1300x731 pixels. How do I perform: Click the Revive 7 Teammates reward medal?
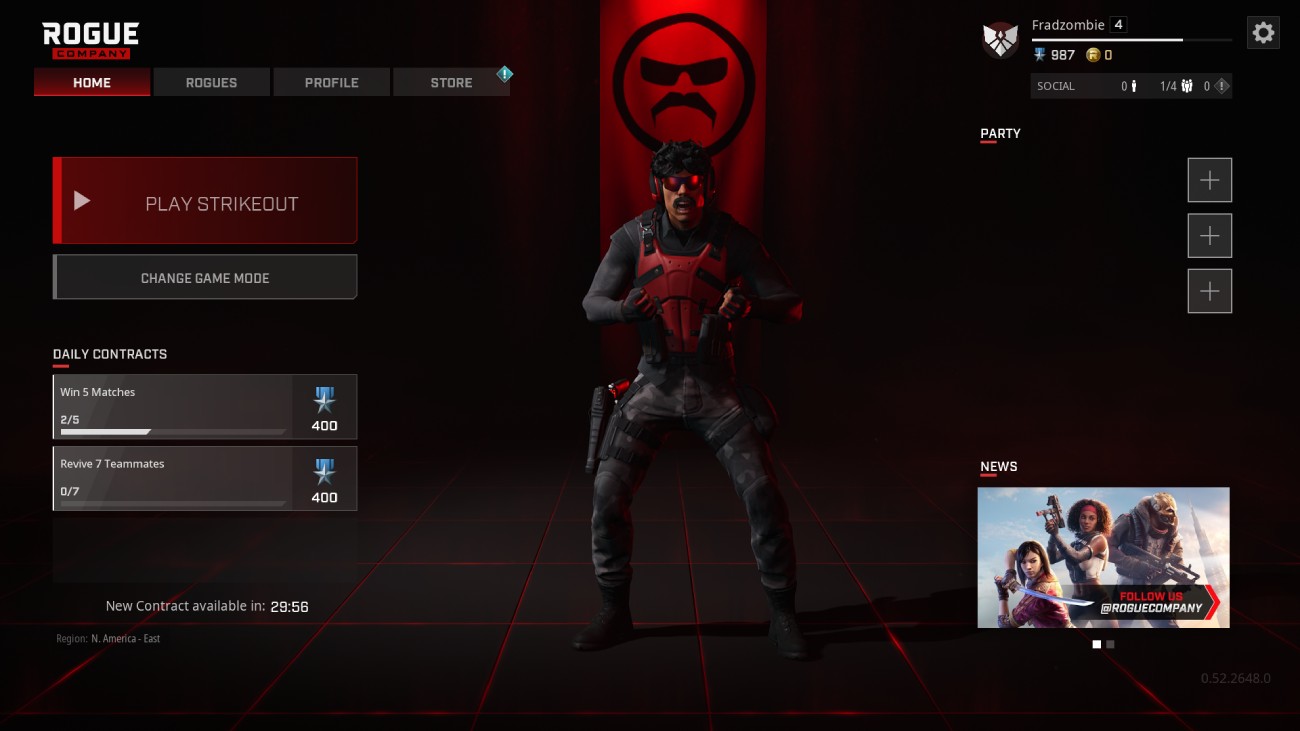pos(323,471)
